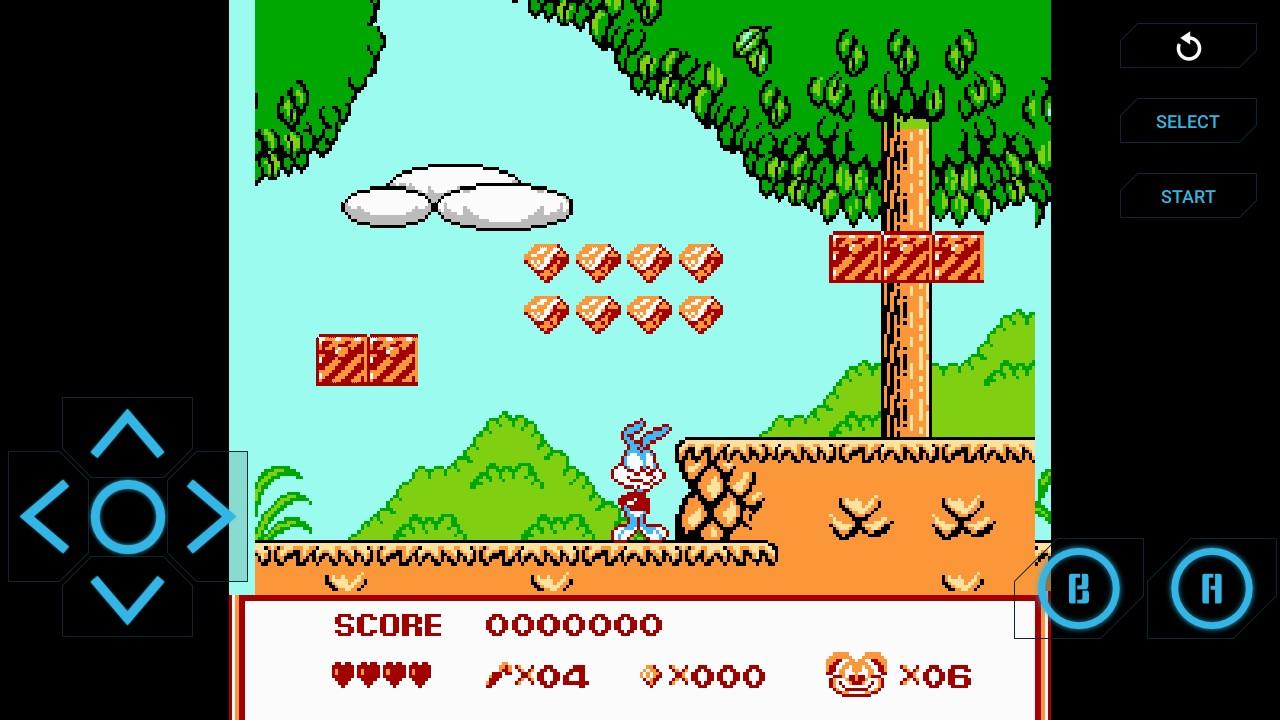Tap the circular center of the D-pad
This screenshot has width=1280, height=720.
(x=127, y=516)
